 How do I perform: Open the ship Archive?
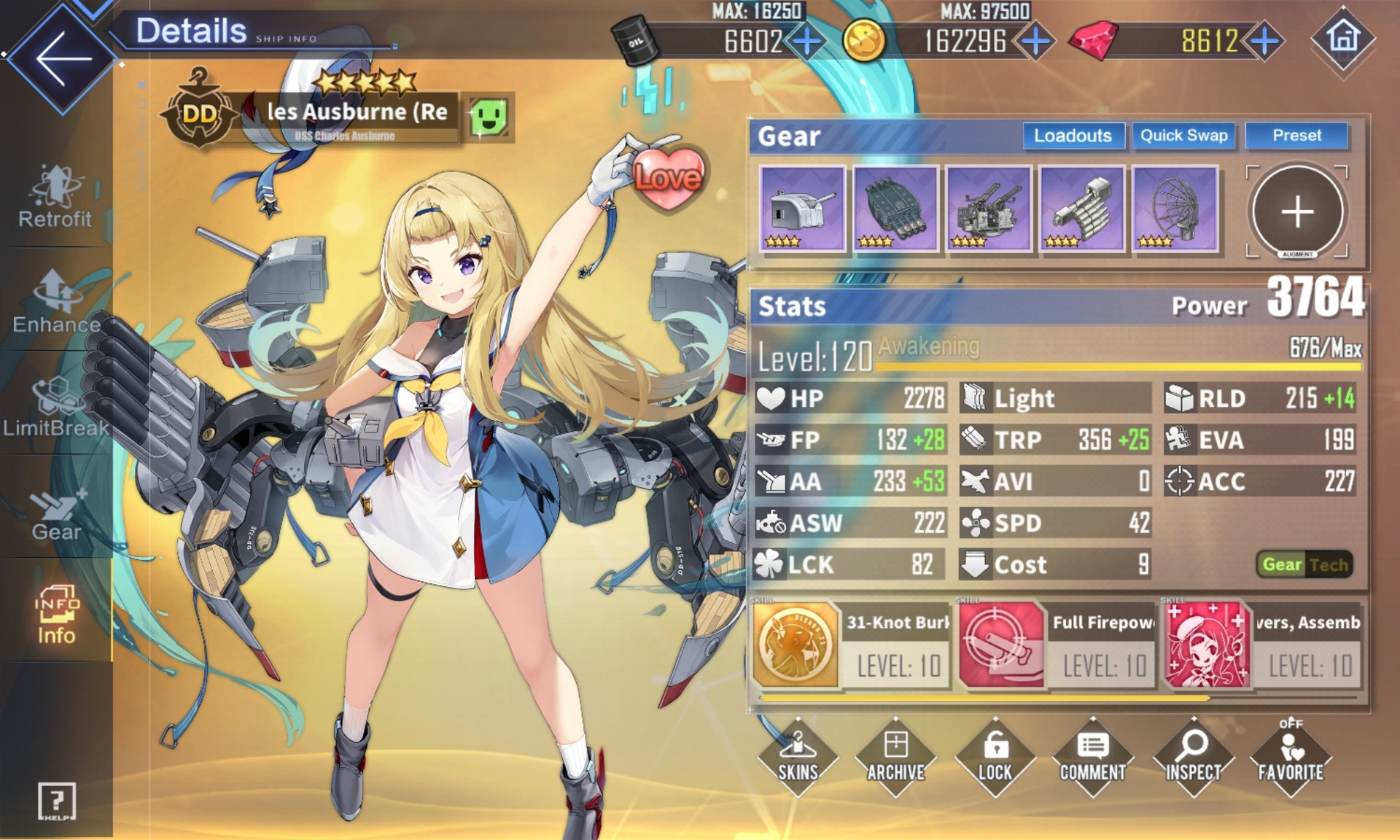point(896,757)
